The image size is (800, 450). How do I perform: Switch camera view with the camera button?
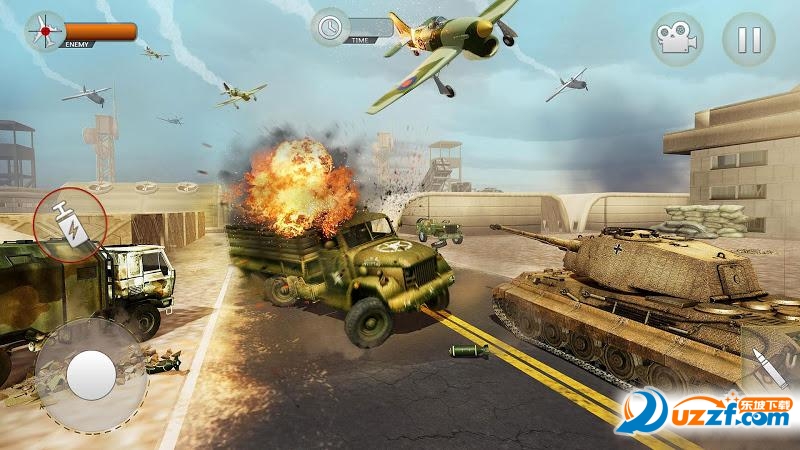677,40
